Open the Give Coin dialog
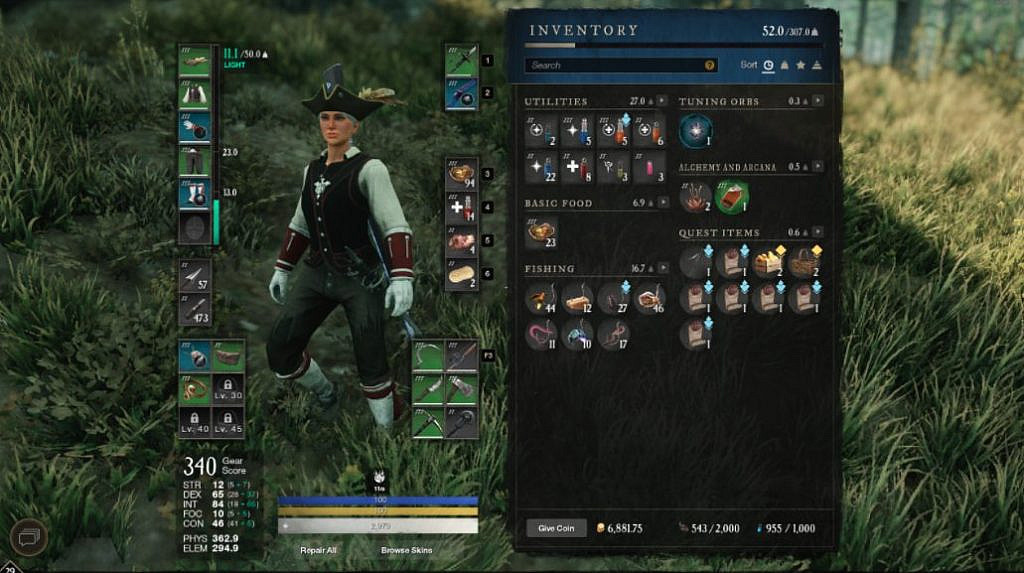Viewport: 1024px width, 573px height. click(x=556, y=528)
